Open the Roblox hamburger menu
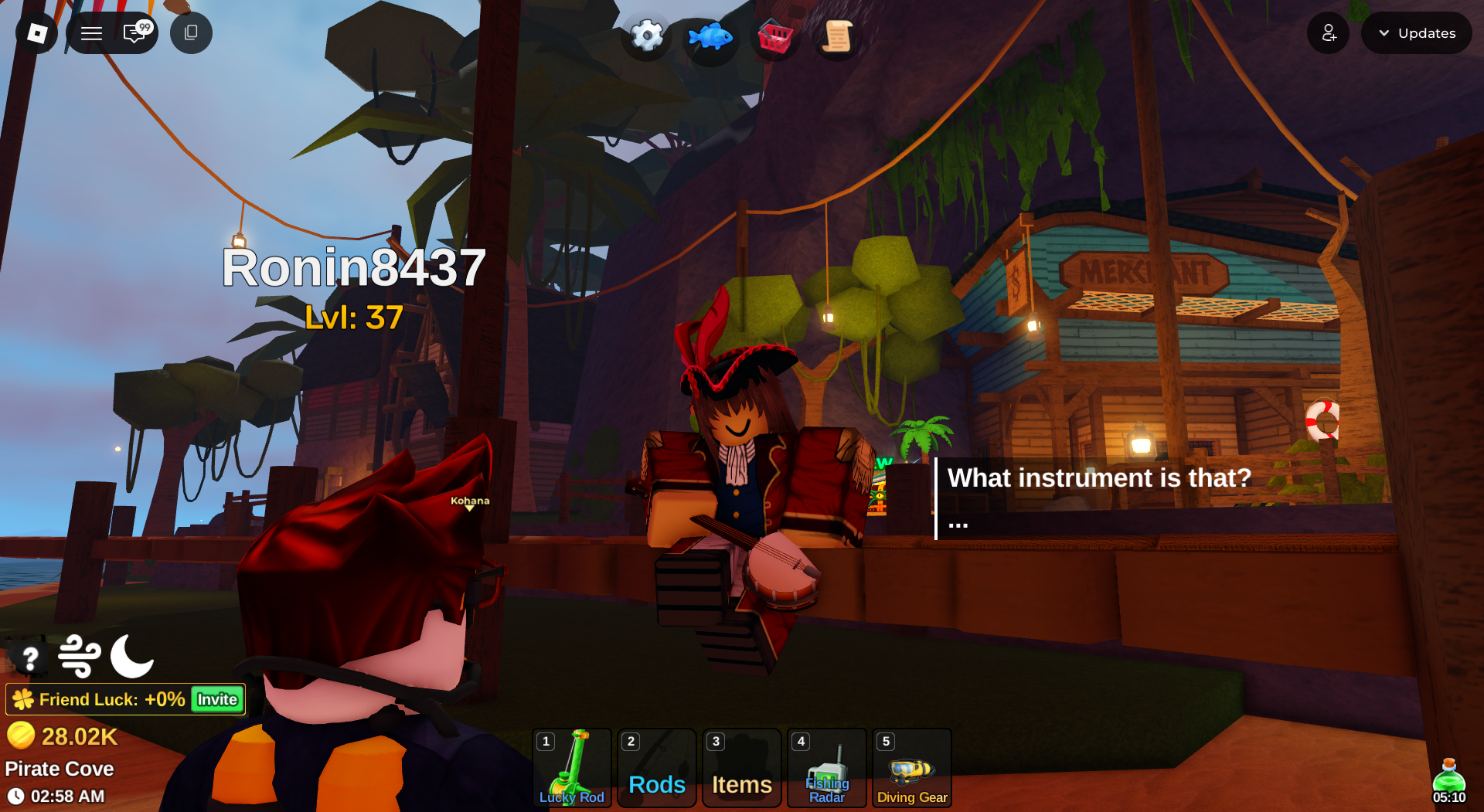The image size is (1484, 812). [91, 33]
